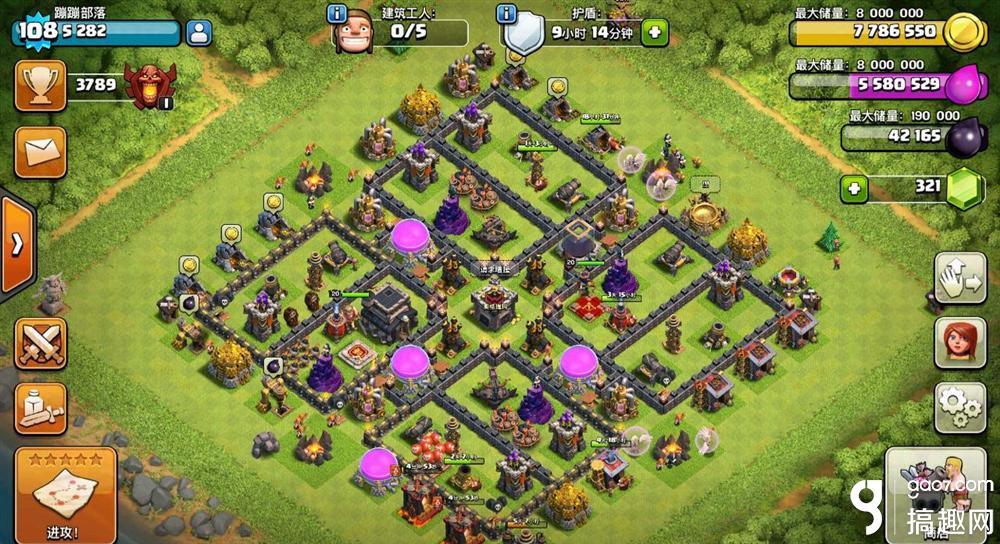Open the red-haired girl button
Image resolution: width=1000 pixels, height=544 pixels.
click(x=959, y=343)
